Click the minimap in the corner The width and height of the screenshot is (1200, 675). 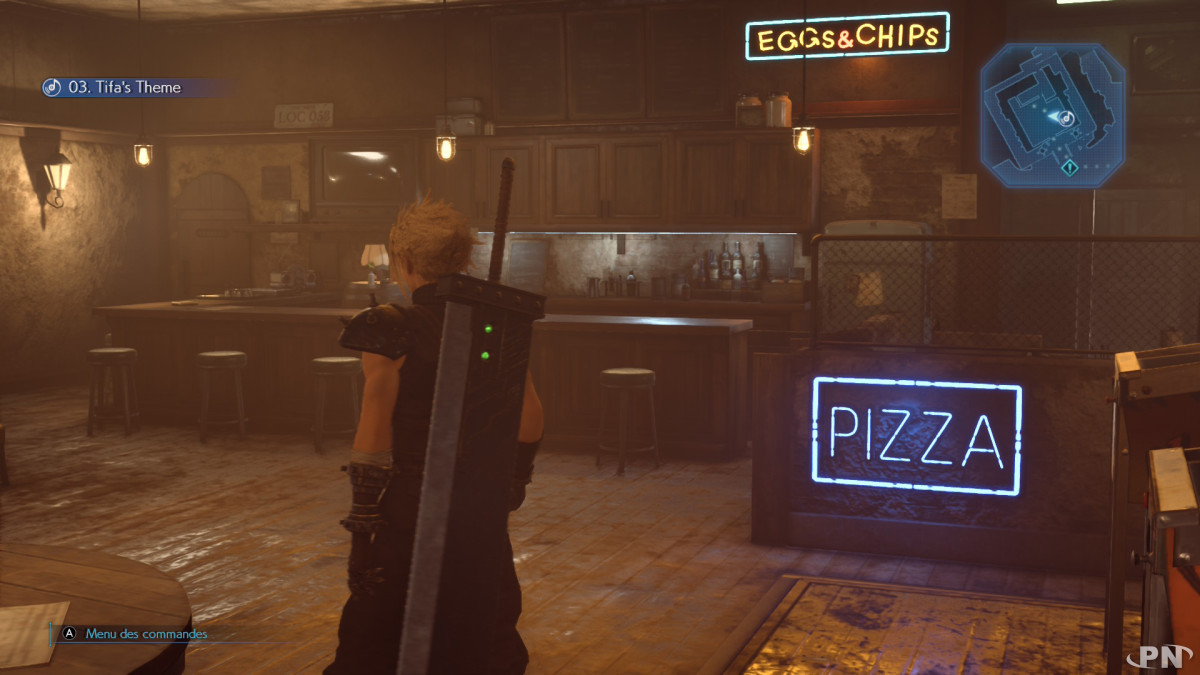point(1052,115)
